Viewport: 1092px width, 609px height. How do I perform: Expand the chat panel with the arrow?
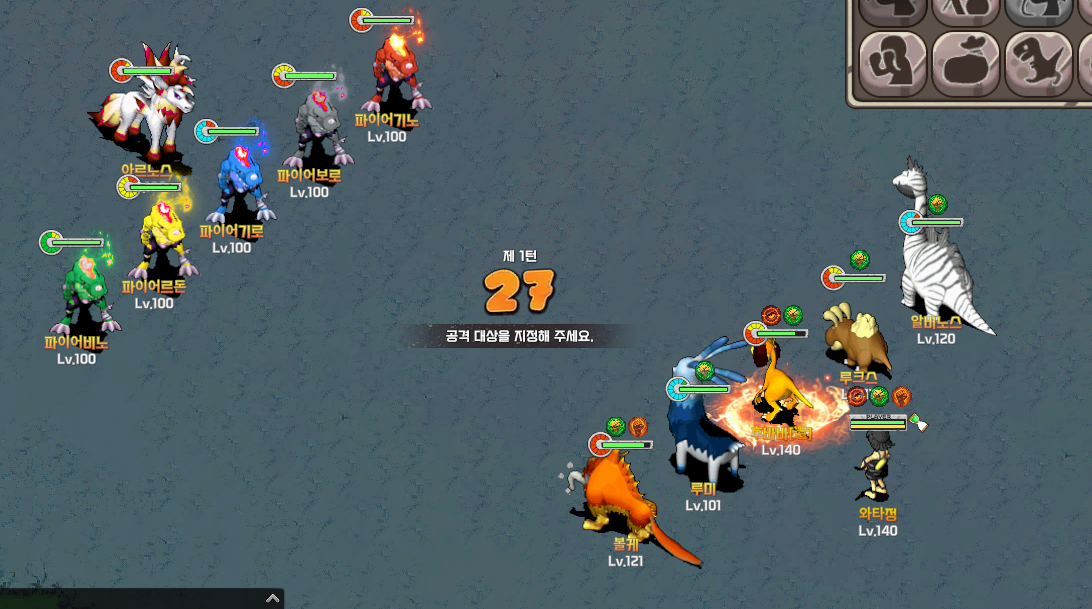[x=272, y=598]
